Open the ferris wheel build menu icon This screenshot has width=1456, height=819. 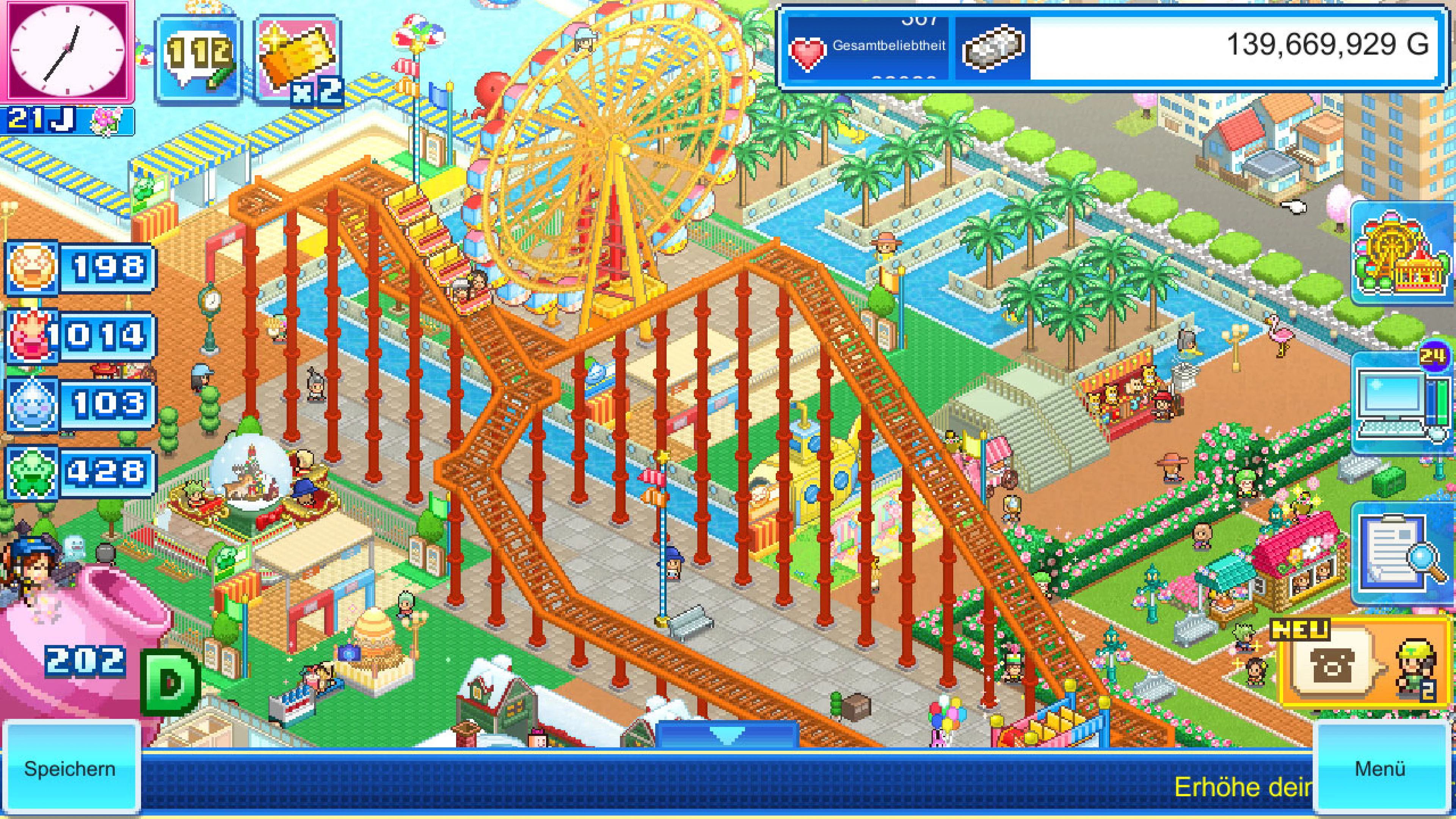pos(1401,254)
